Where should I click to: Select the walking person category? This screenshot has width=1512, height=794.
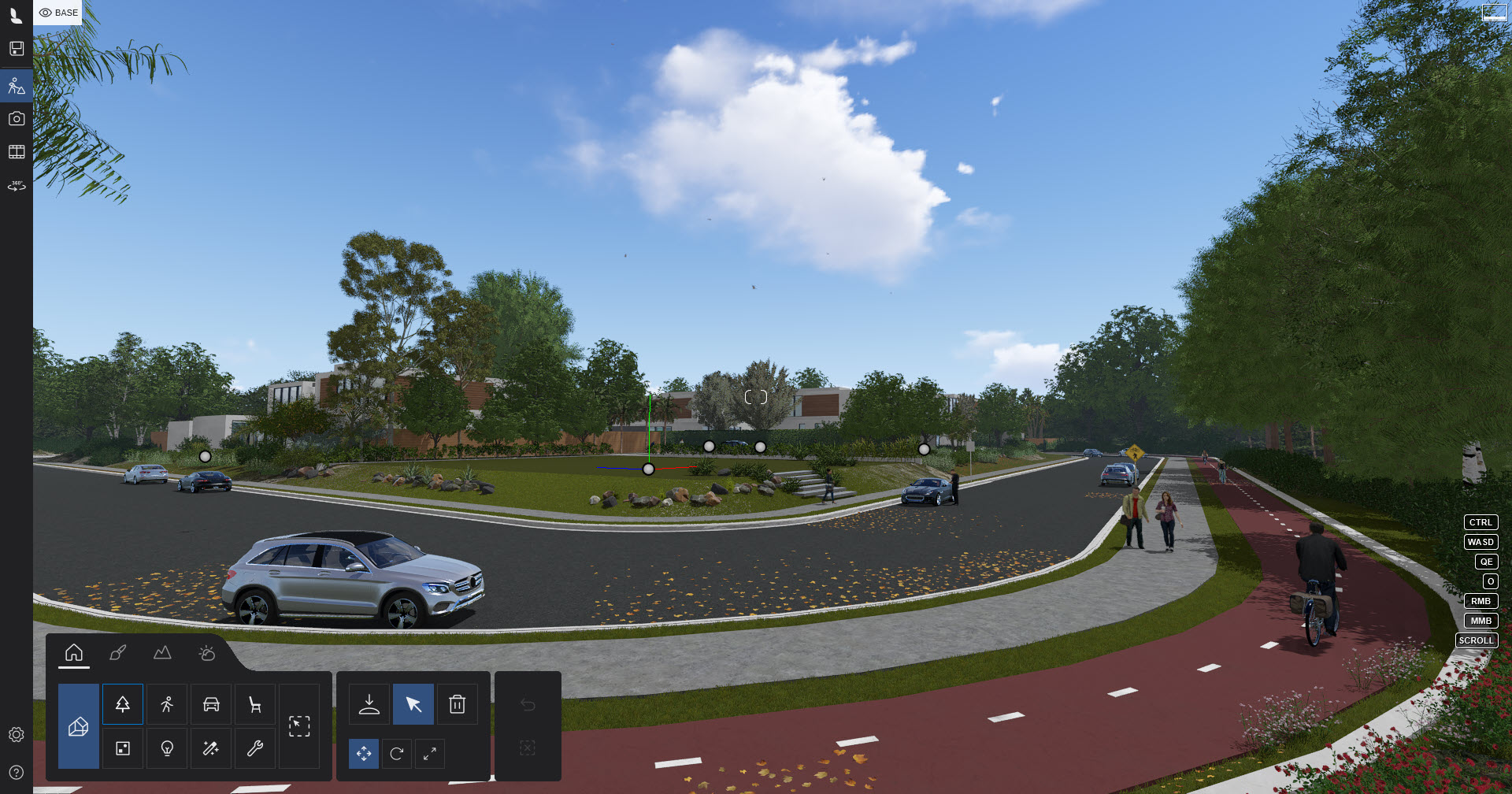[167, 704]
